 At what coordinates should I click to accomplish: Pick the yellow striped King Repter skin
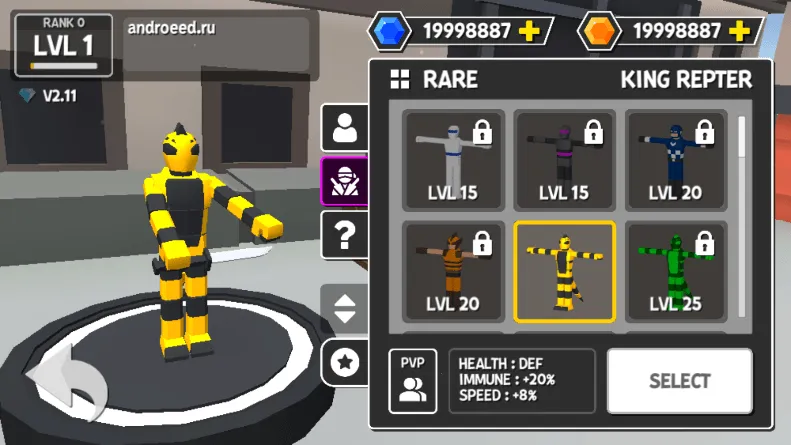point(564,271)
